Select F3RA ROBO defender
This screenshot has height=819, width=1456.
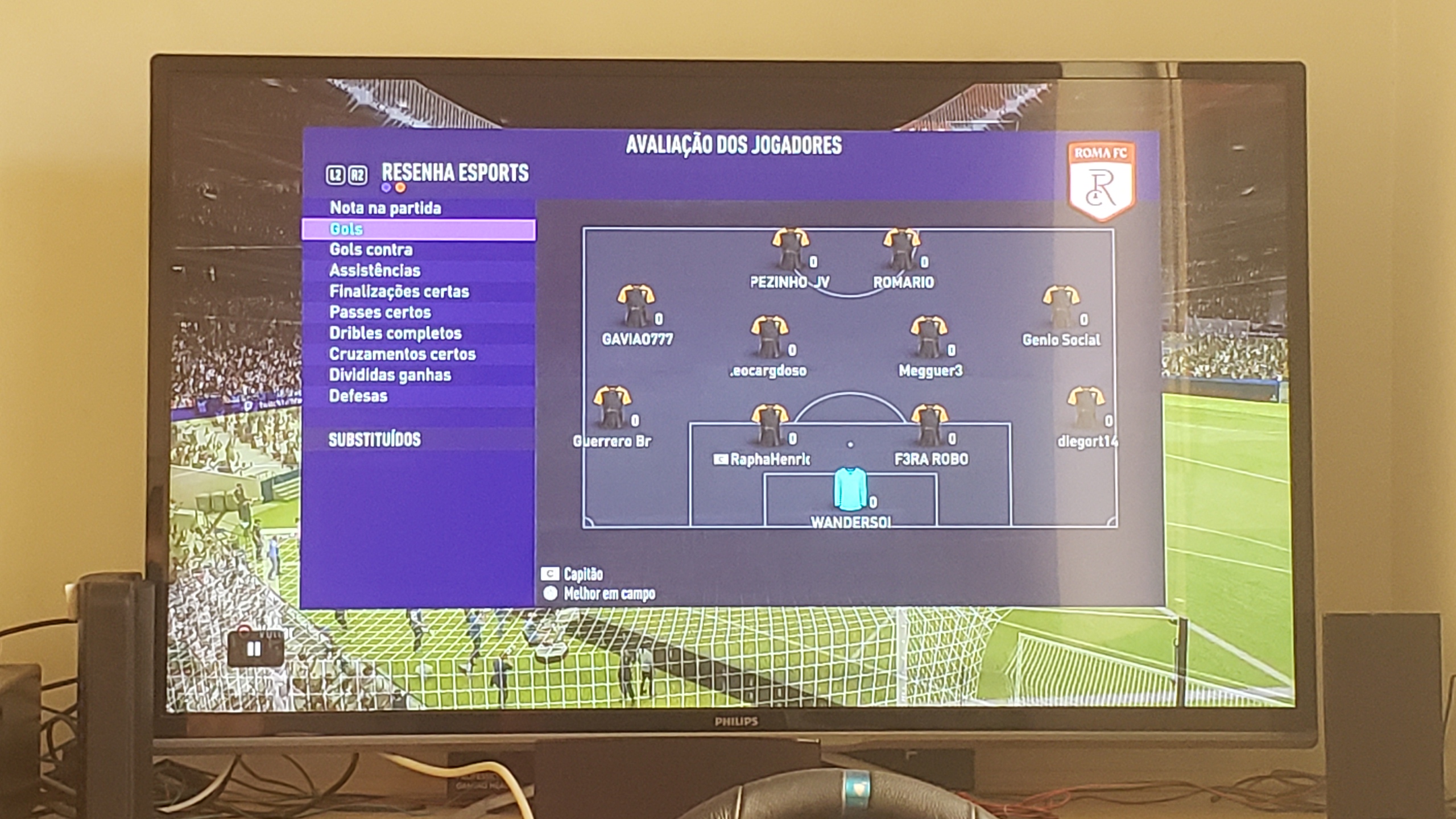click(x=929, y=427)
